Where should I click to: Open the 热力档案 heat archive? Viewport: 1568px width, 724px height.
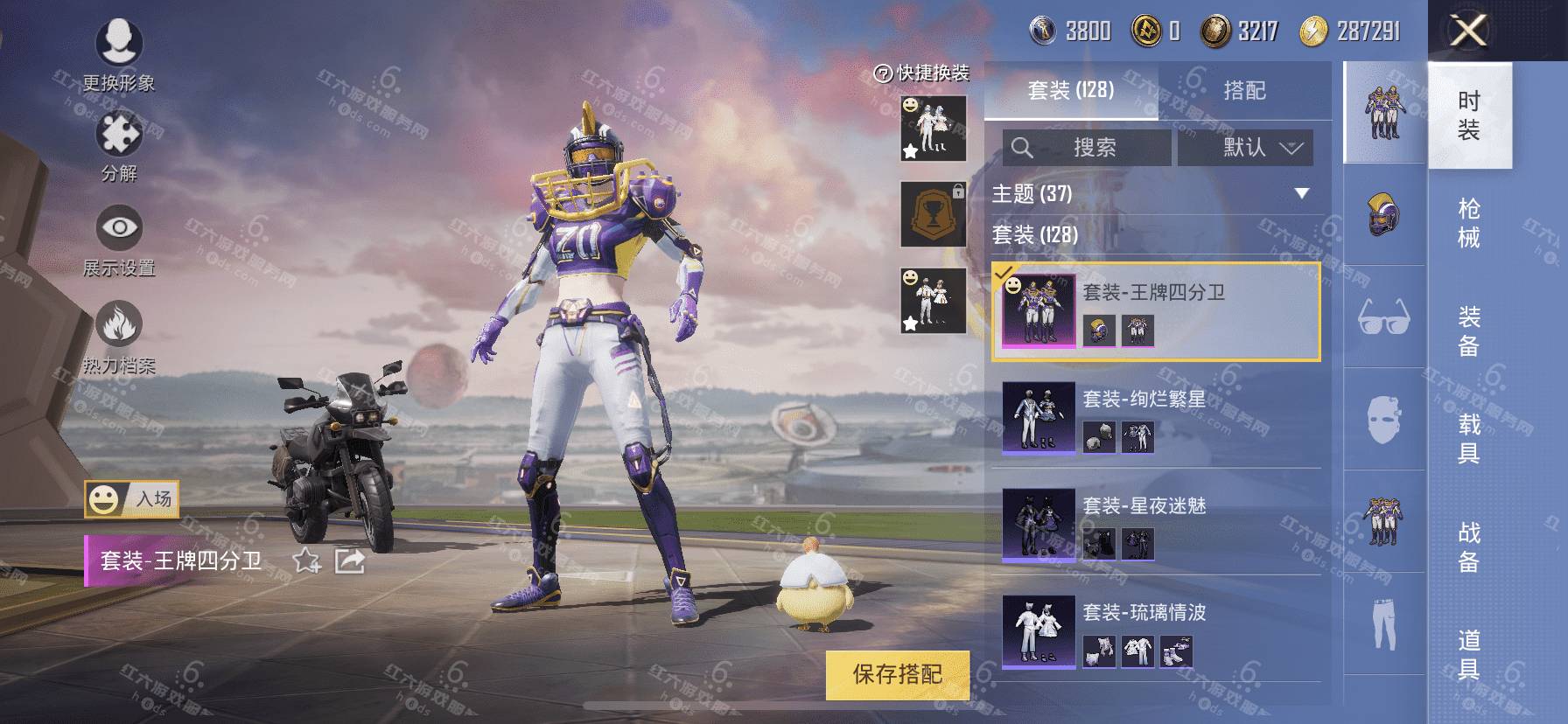coord(119,337)
